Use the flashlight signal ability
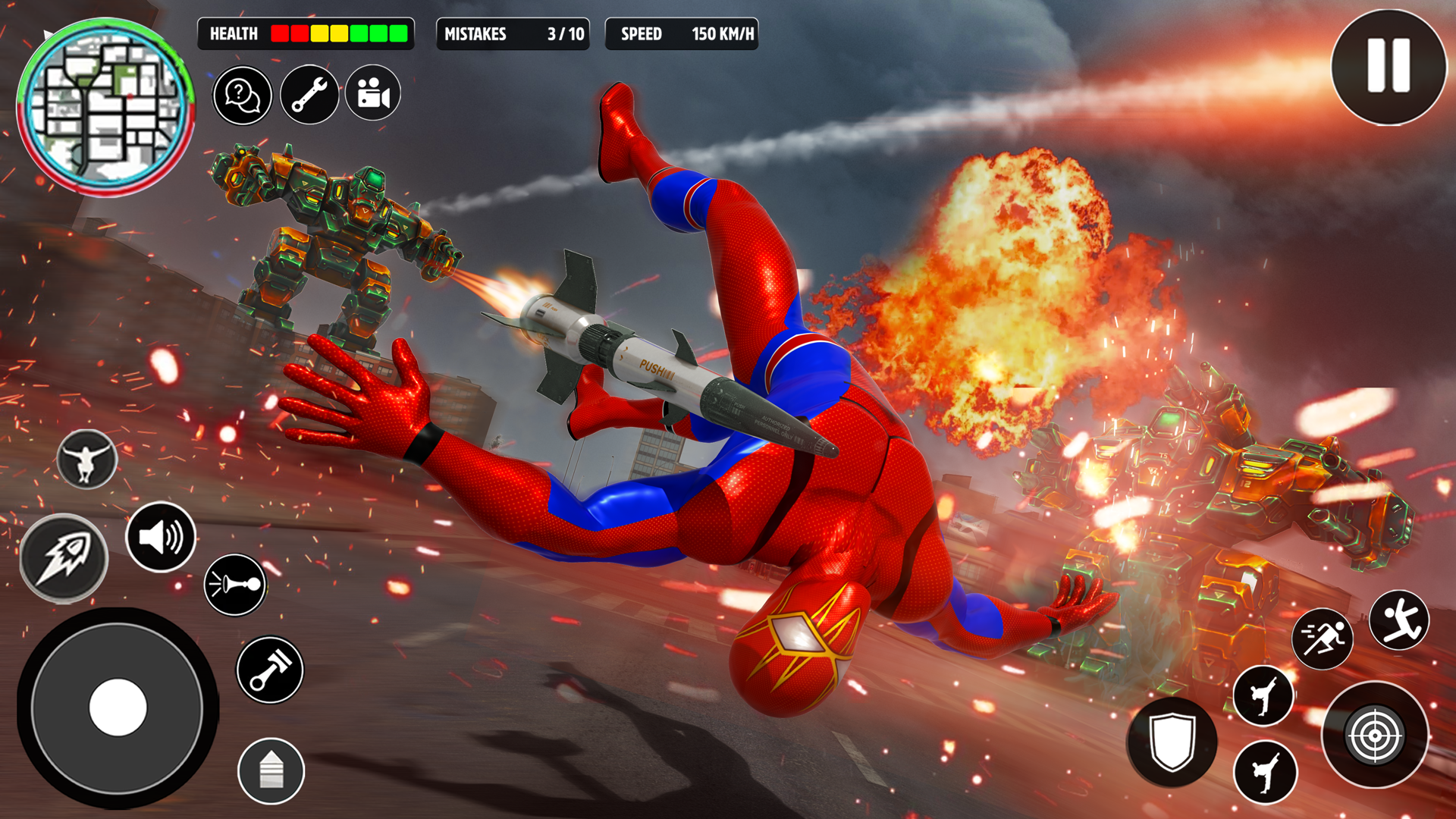The width and height of the screenshot is (1456, 819). (235, 585)
